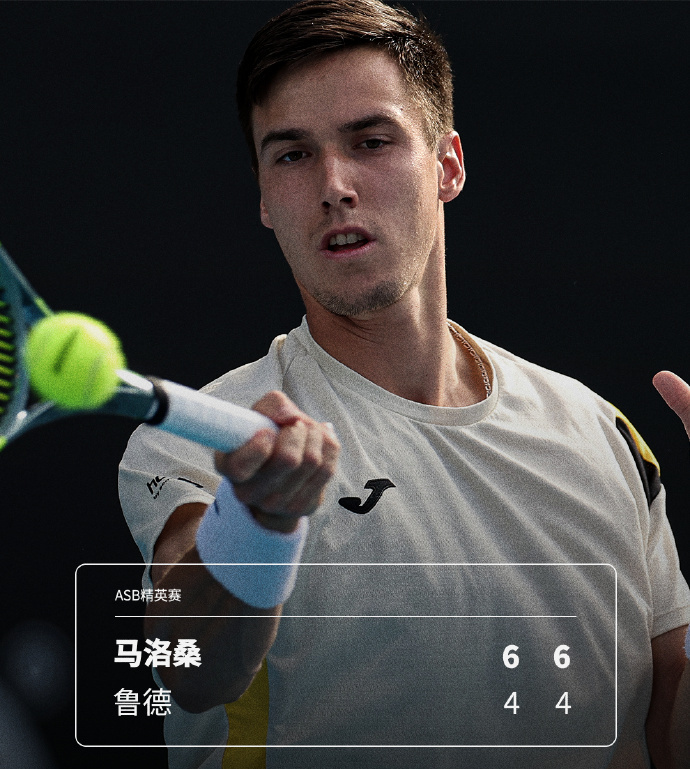The width and height of the screenshot is (690, 769).
Task: Select player name 马洛桑
Action: pos(157,655)
